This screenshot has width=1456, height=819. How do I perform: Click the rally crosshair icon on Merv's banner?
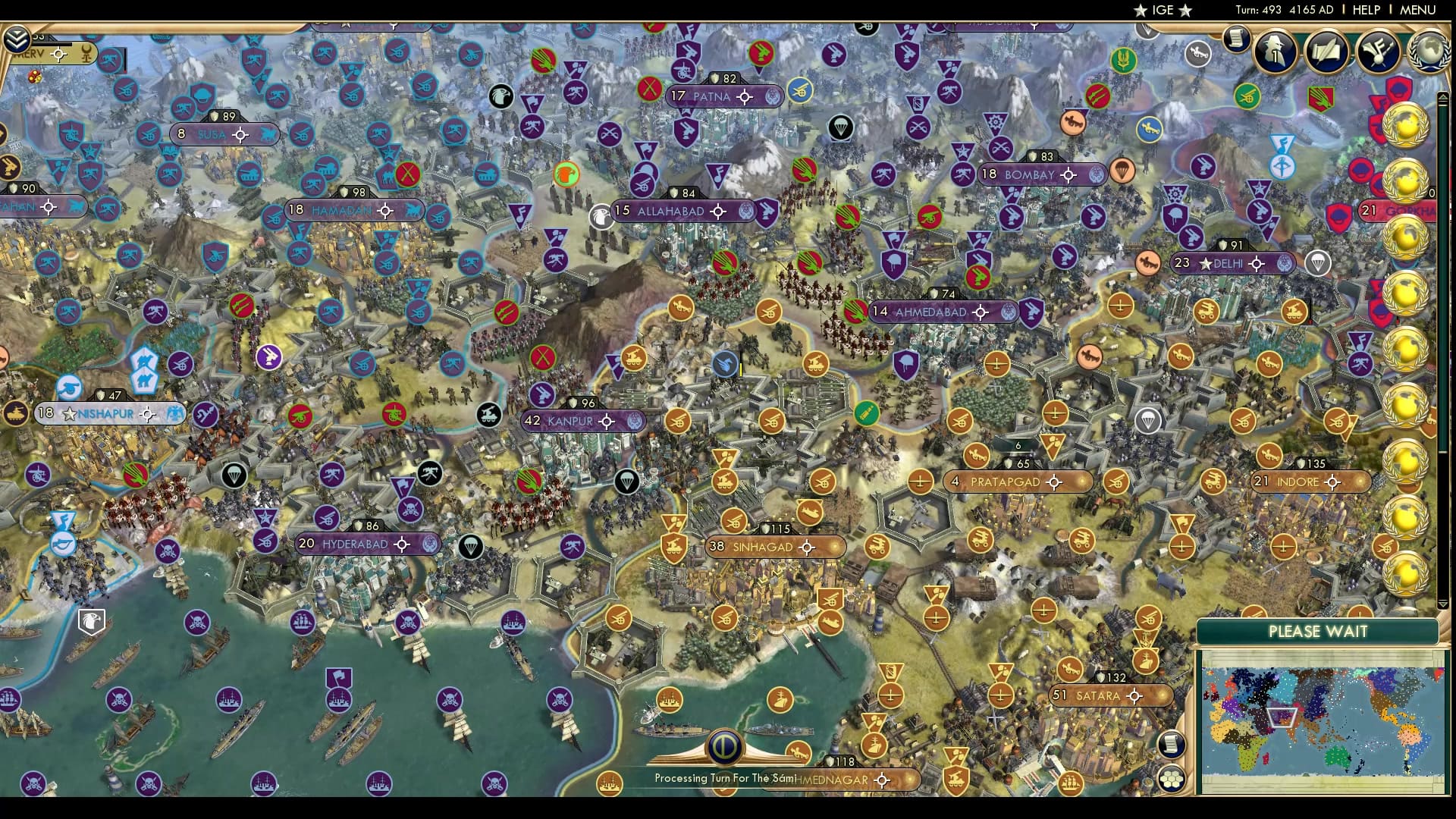58,54
